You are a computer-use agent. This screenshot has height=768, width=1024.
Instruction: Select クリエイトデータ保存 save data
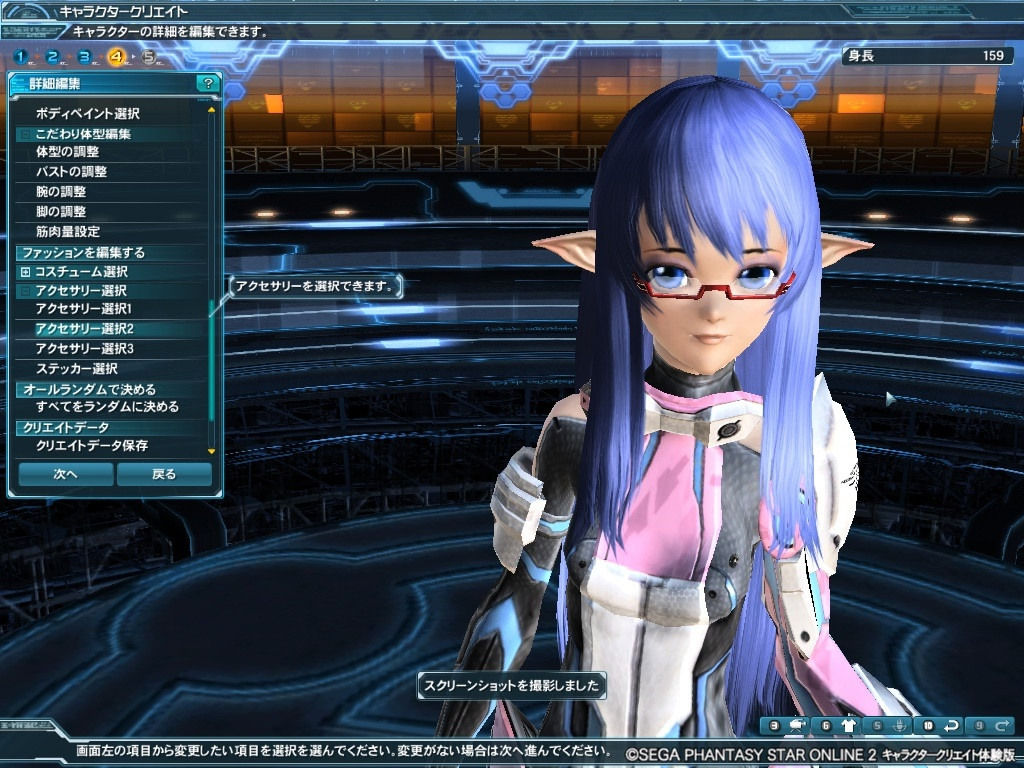[x=91, y=446]
